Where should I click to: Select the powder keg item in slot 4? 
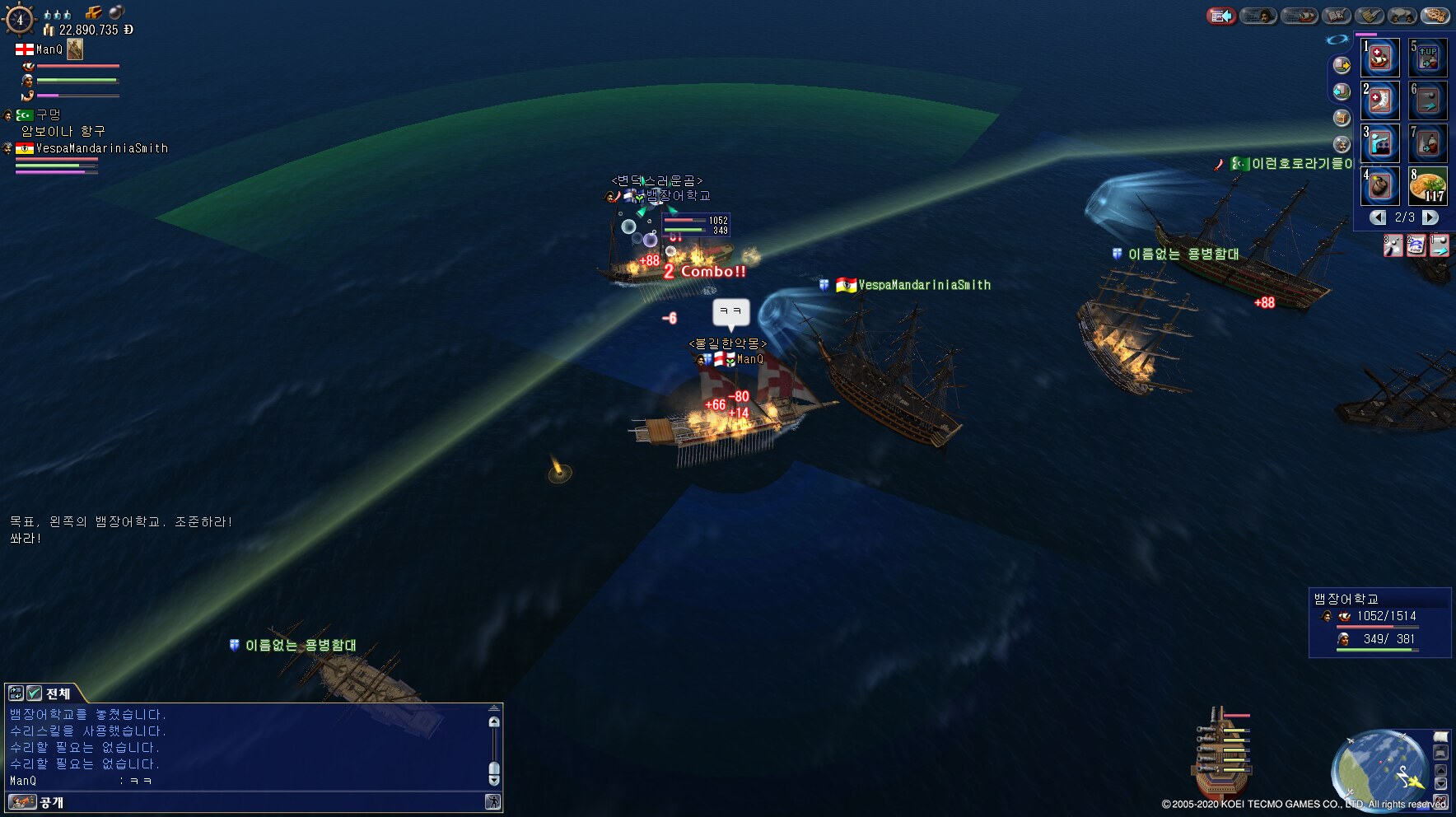pos(1380,186)
